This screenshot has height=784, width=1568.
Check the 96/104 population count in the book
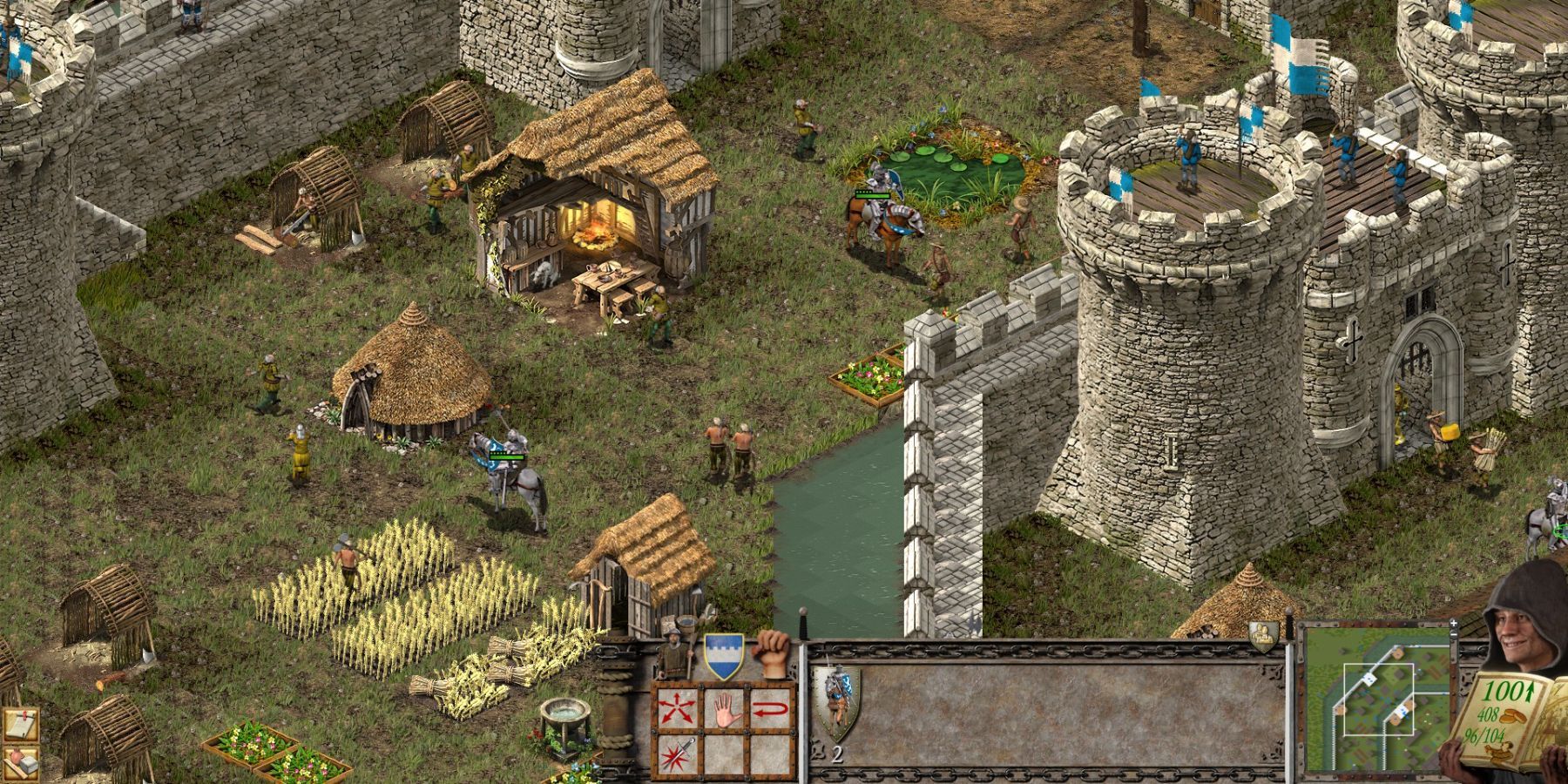tap(1484, 734)
